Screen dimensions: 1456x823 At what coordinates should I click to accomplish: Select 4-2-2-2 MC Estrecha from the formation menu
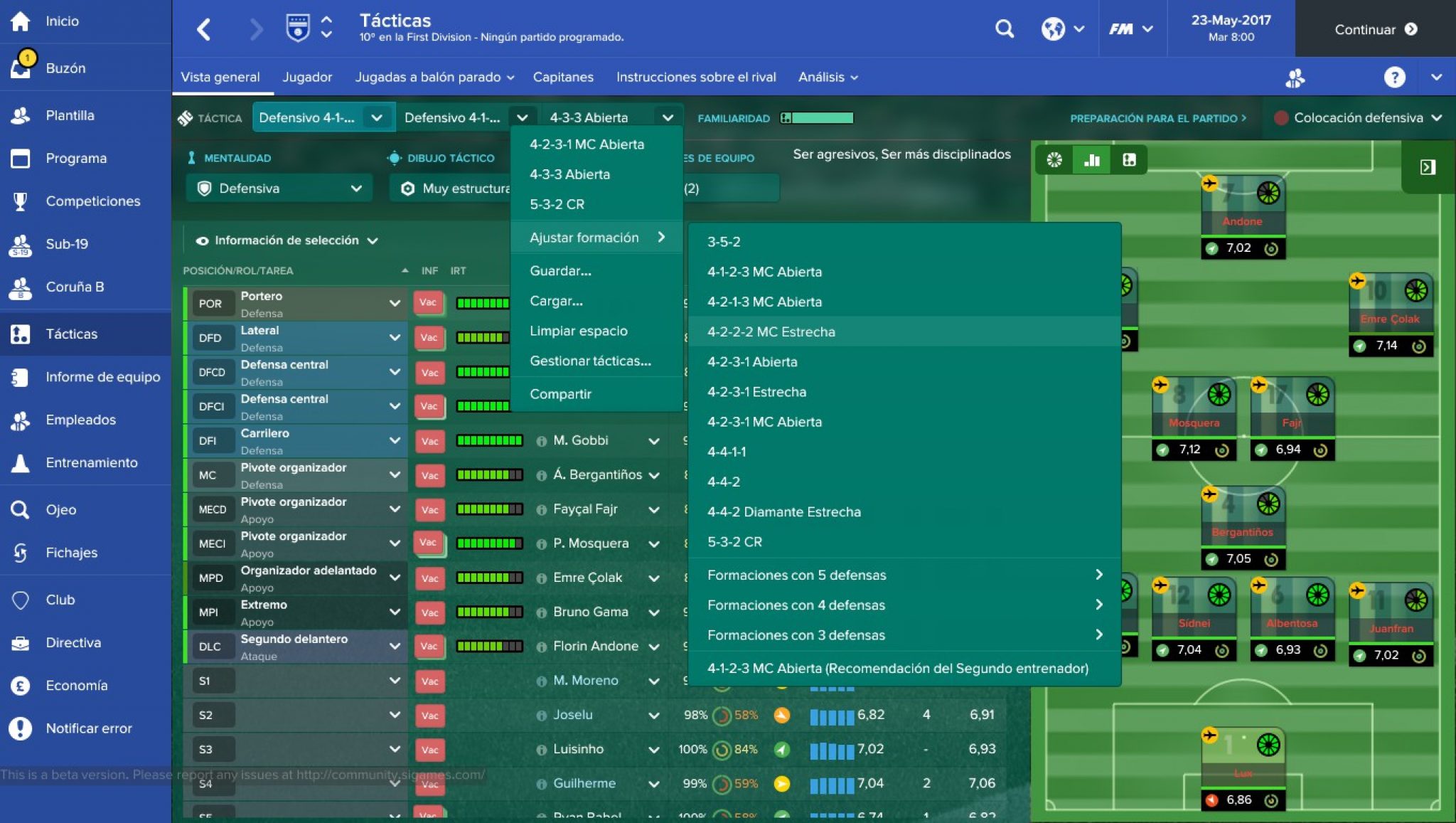click(771, 331)
